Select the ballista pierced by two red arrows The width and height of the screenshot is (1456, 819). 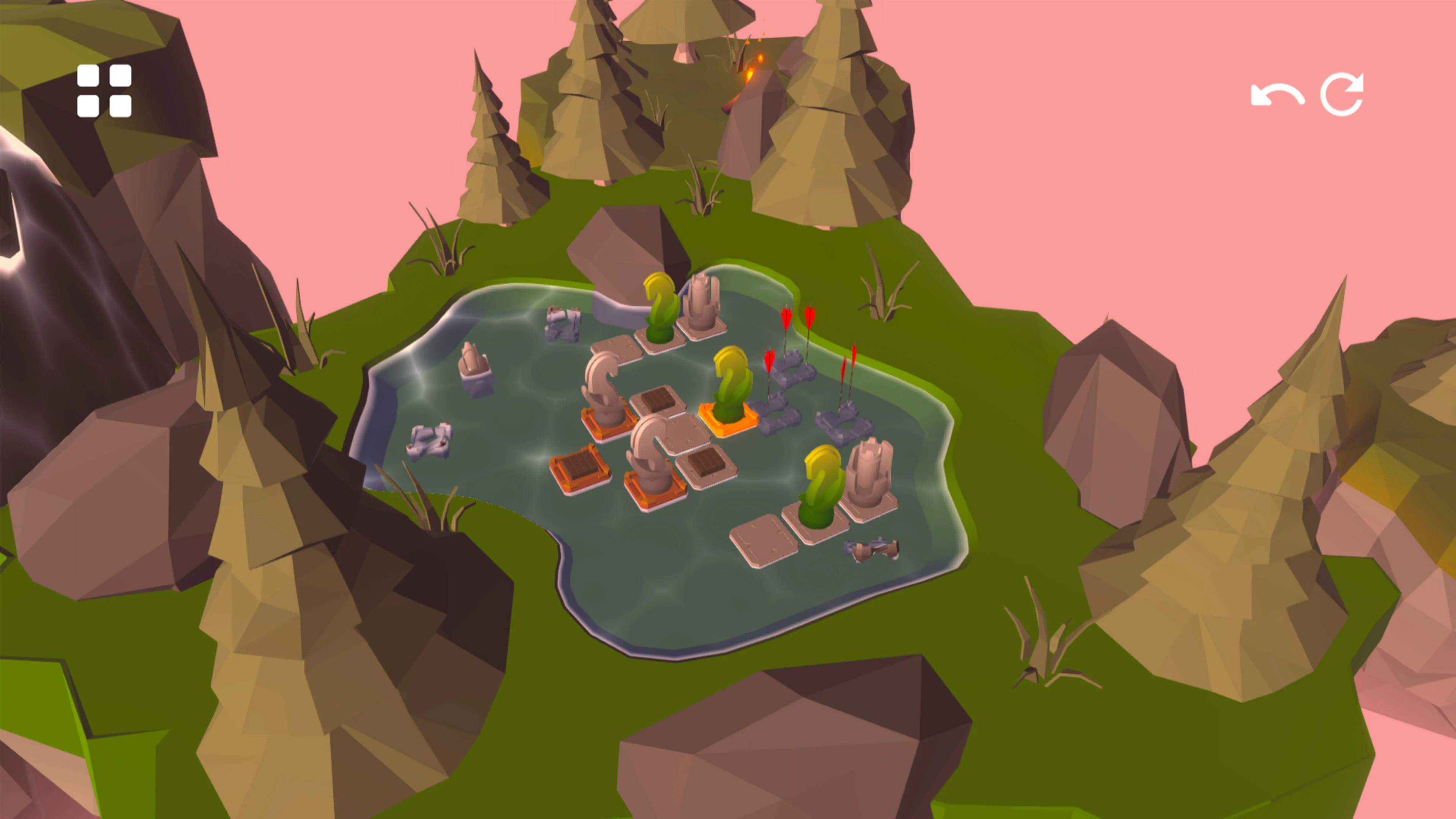click(791, 367)
